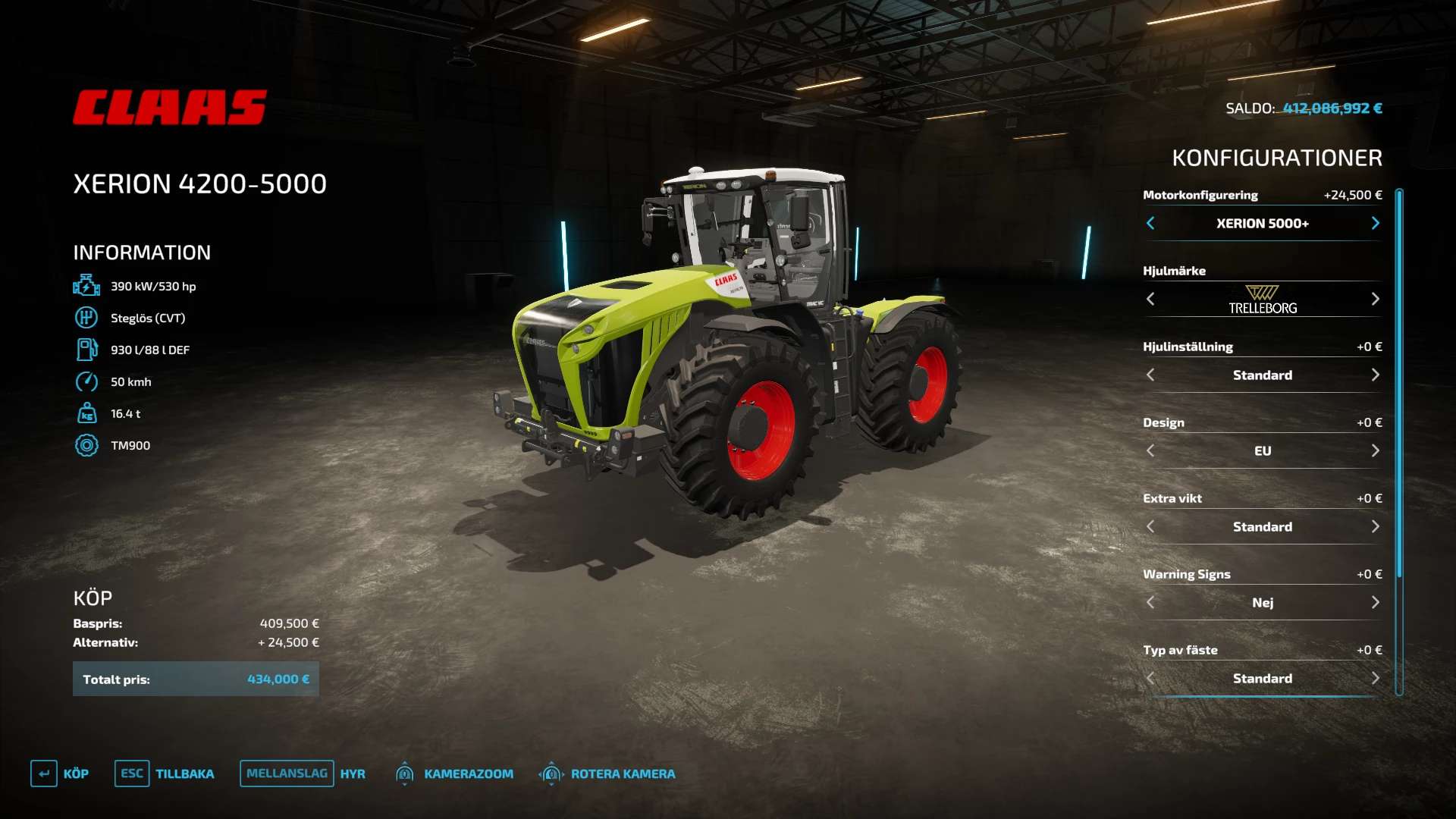The width and height of the screenshot is (1456, 819).
Task: Cycle Extra vikt to previous option
Action: [x=1150, y=526]
